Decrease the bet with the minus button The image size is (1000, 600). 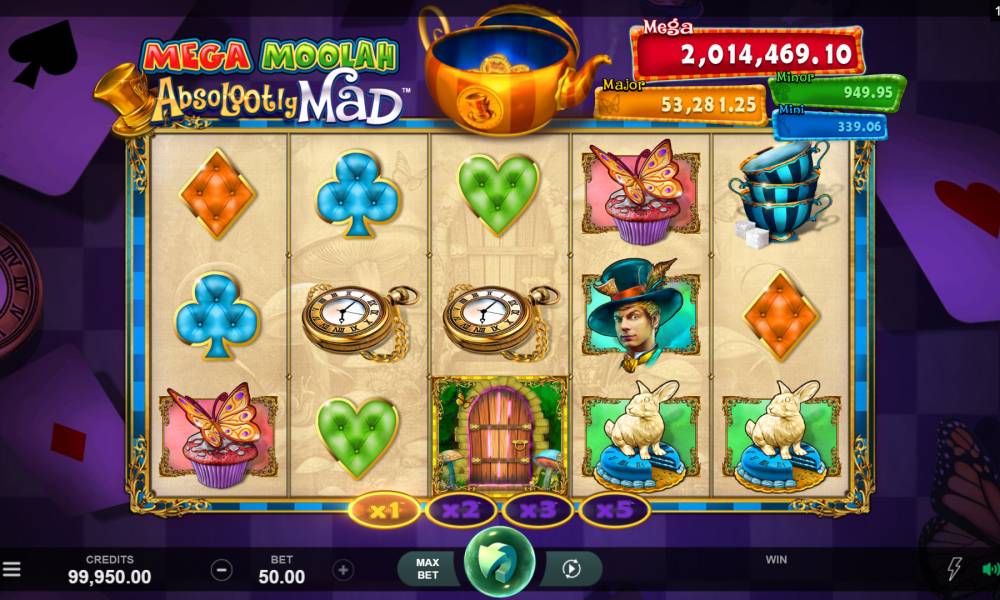(x=222, y=570)
